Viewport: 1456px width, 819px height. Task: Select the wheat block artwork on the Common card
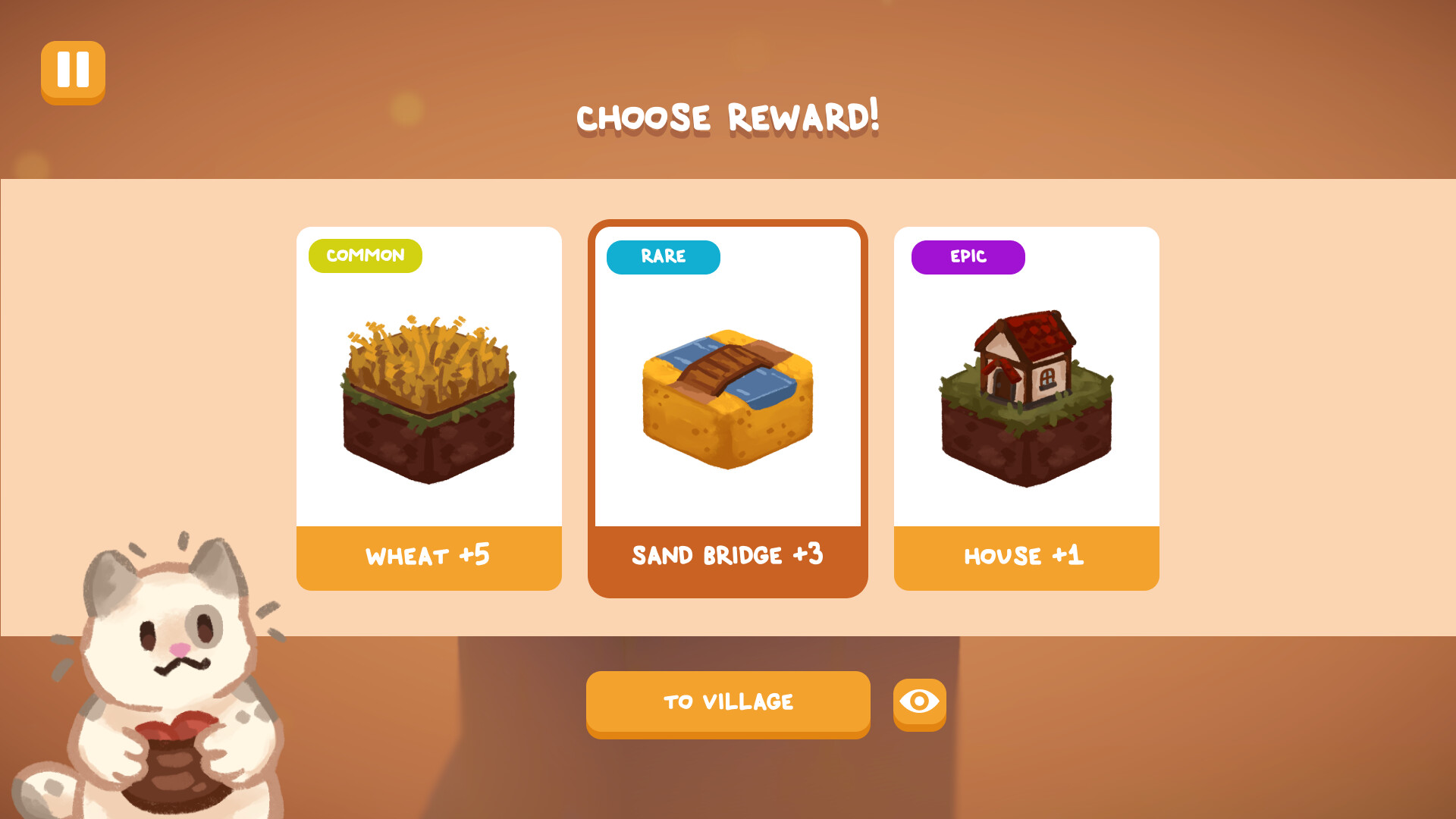(428, 394)
